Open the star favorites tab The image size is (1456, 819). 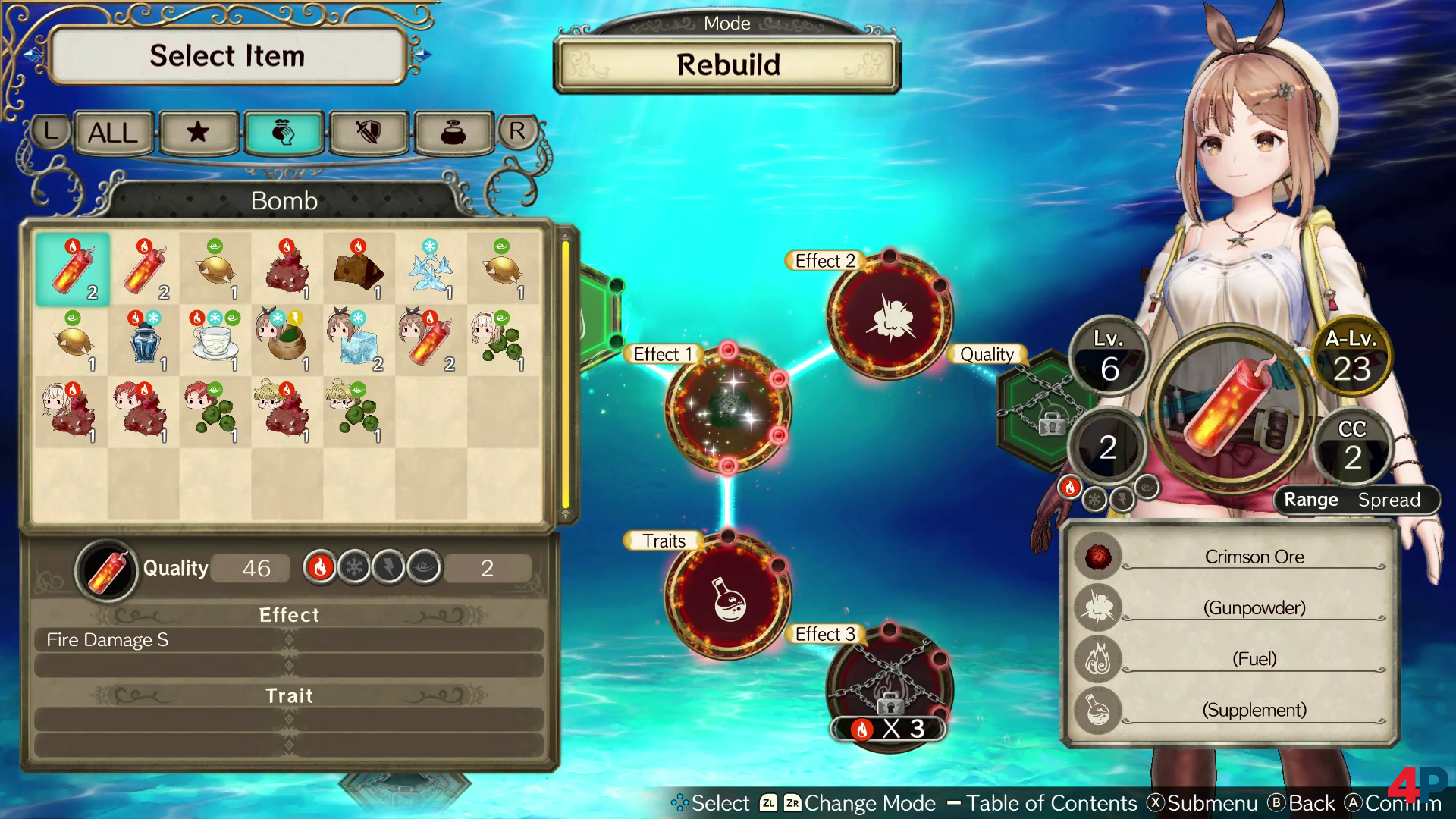(x=198, y=133)
